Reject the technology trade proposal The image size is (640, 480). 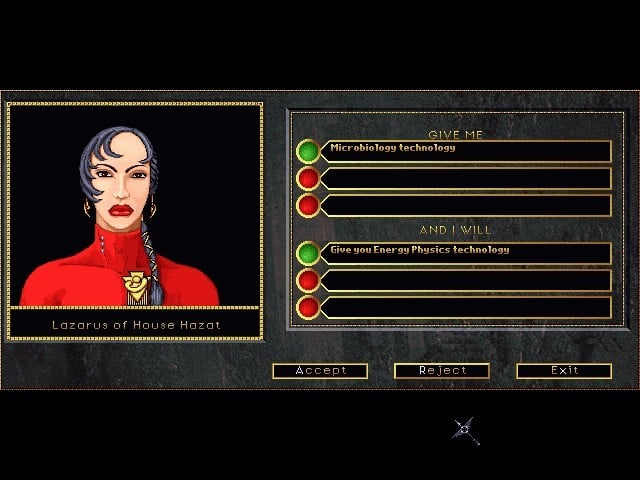442,371
